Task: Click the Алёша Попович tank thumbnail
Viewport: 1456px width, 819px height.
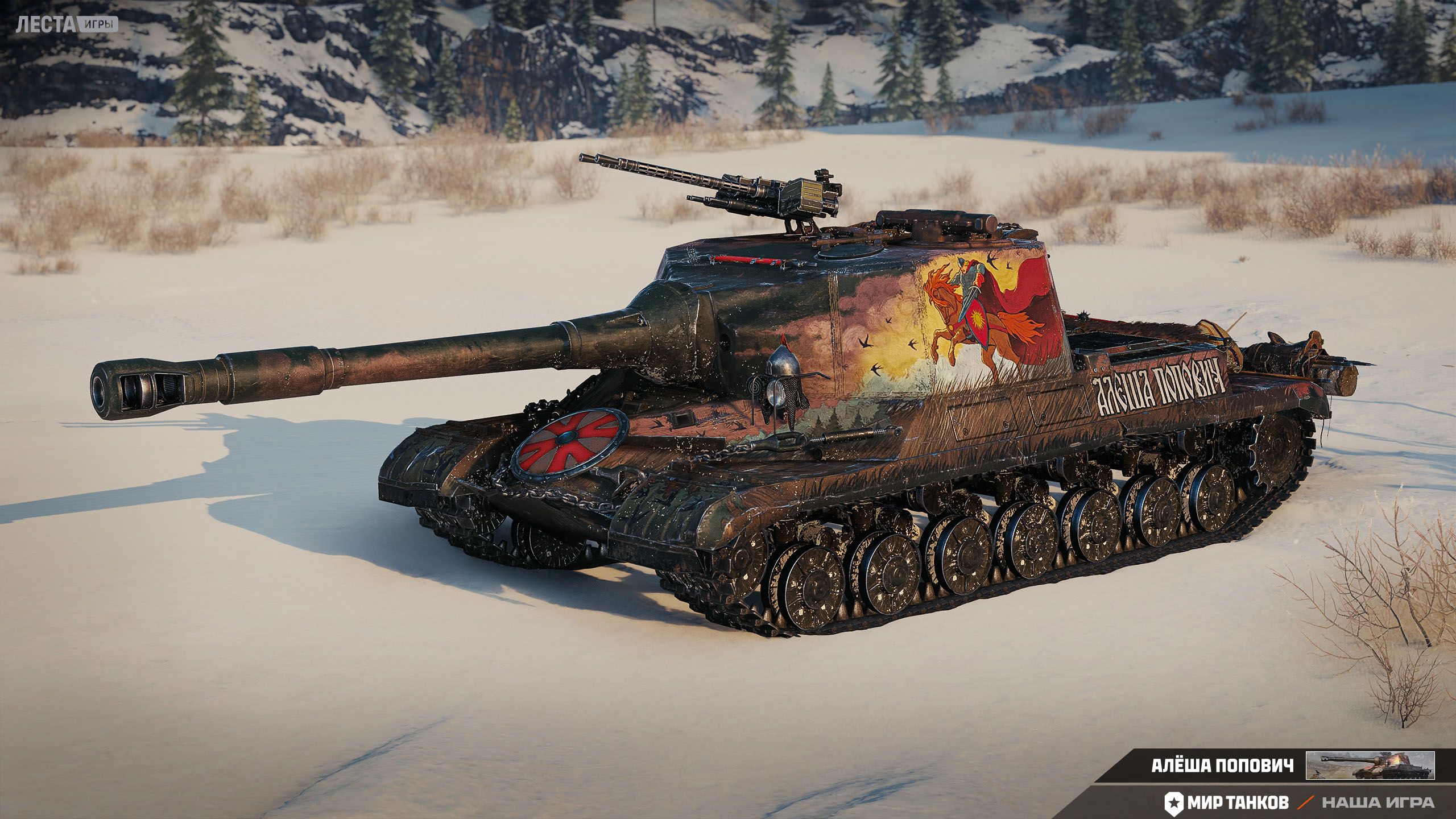Action: tap(1370, 766)
